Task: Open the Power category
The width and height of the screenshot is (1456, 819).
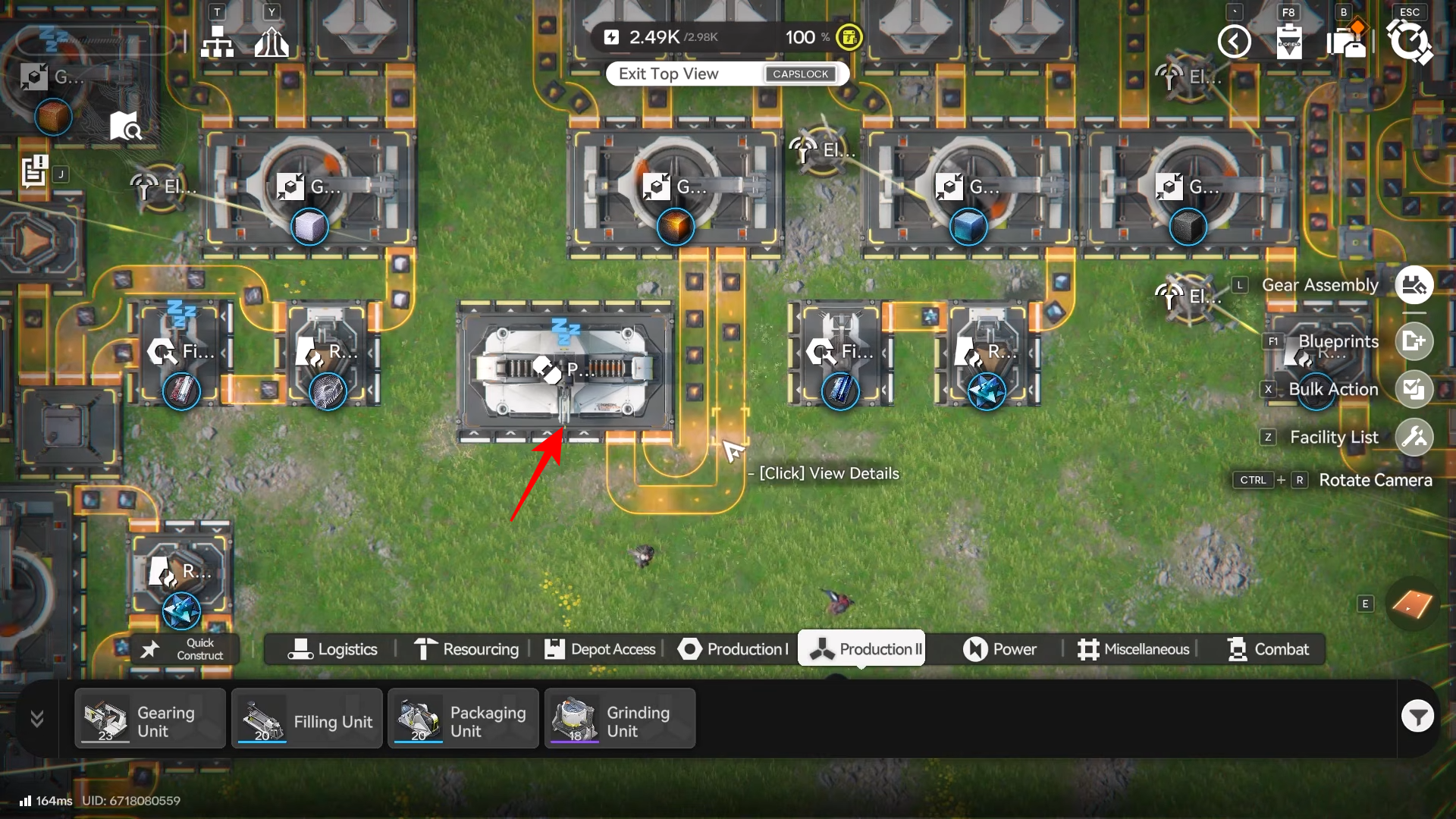Action: point(999,649)
